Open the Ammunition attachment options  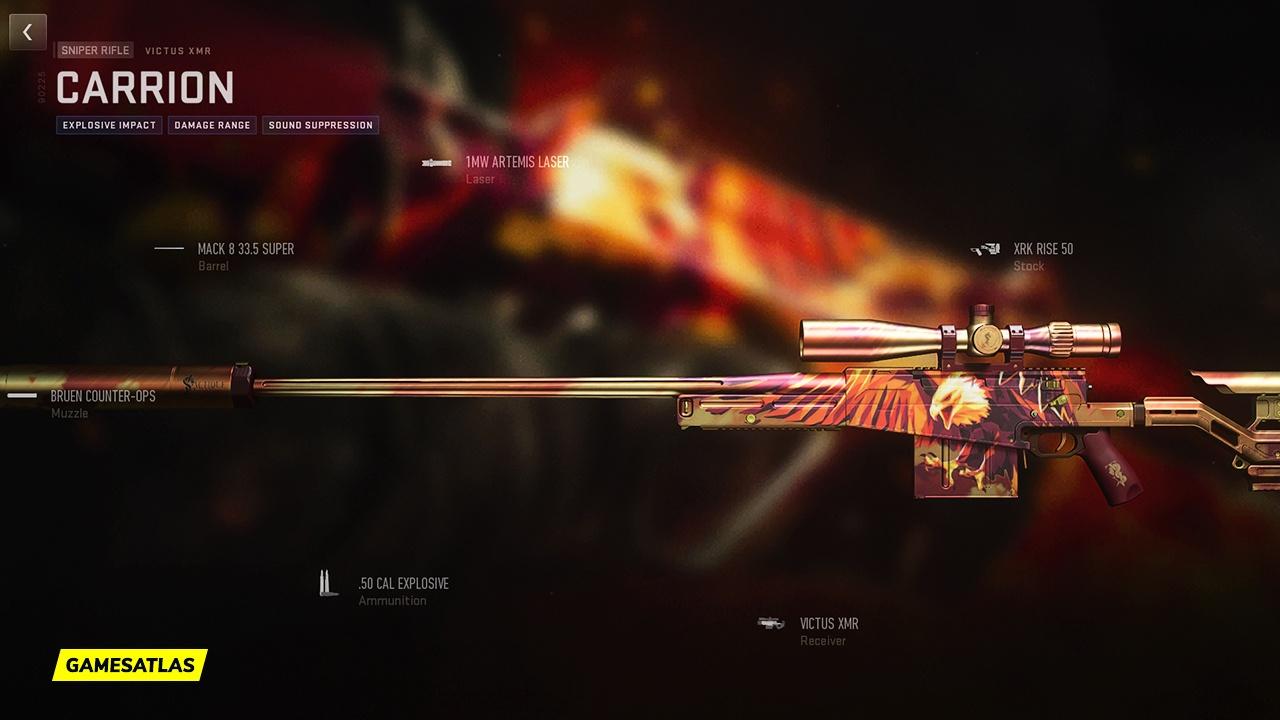pos(392,600)
